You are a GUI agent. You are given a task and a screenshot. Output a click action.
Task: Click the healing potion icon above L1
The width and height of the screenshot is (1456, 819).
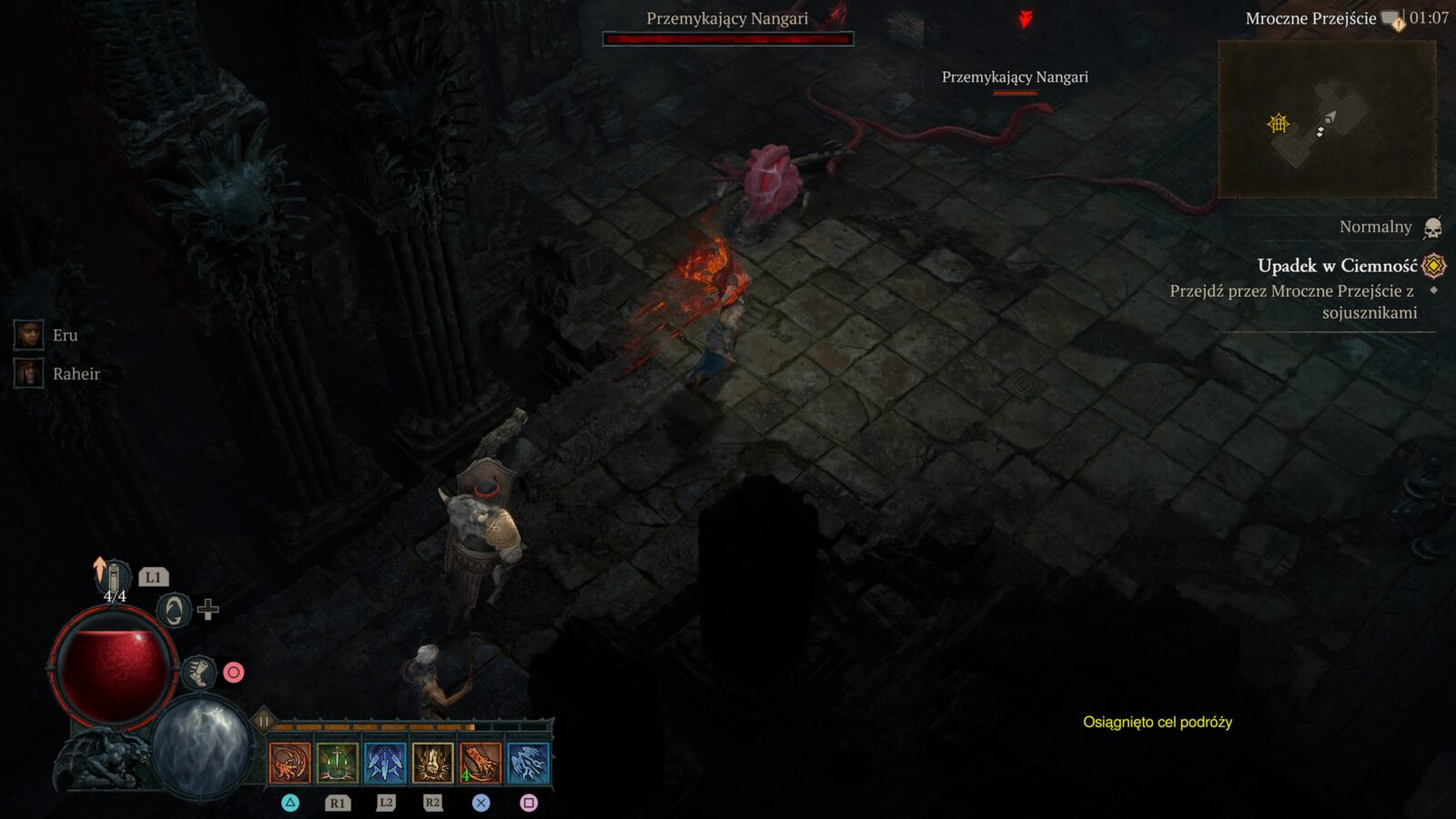tap(114, 573)
